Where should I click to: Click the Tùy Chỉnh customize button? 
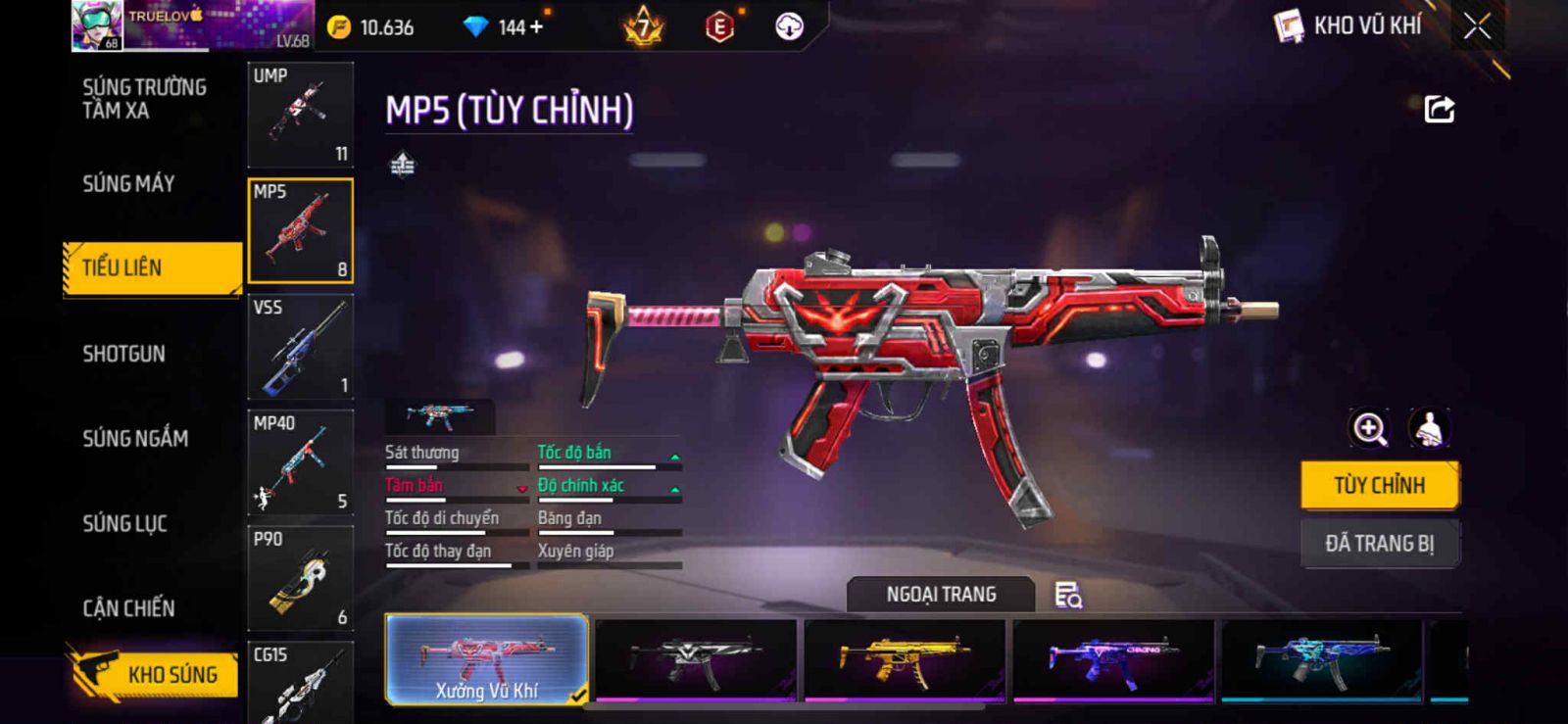[x=1379, y=485]
